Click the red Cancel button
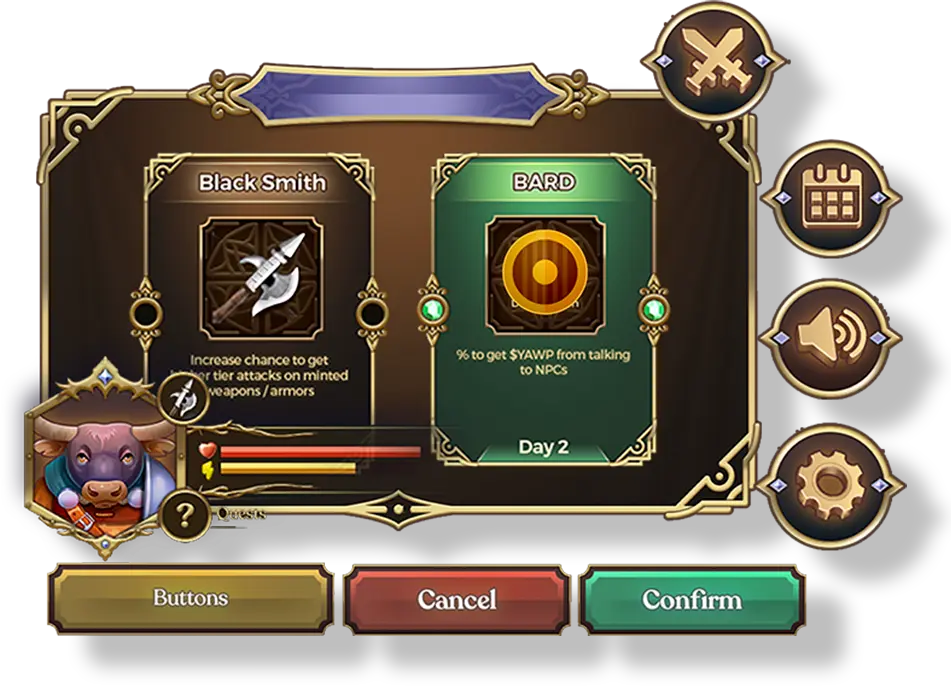Screen dimensions: 951x686 (x=457, y=599)
